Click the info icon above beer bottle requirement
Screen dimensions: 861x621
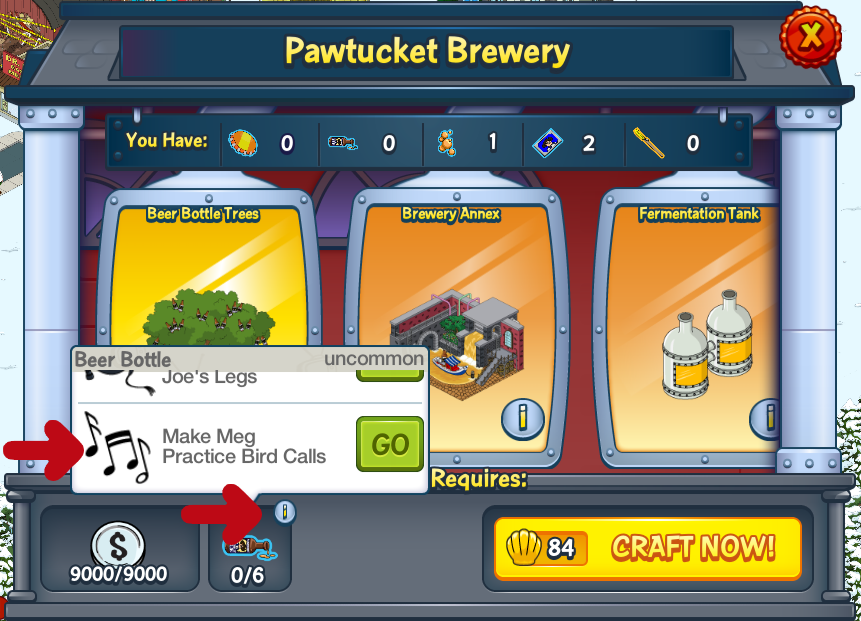click(285, 513)
